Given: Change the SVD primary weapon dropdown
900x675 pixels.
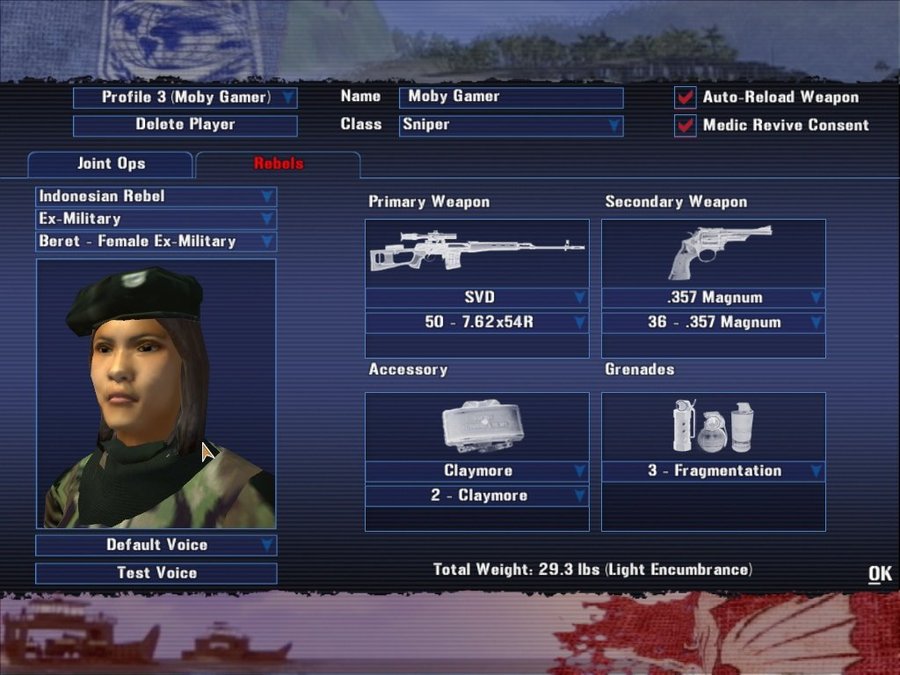Looking at the screenshot, I should click(477, 298).
